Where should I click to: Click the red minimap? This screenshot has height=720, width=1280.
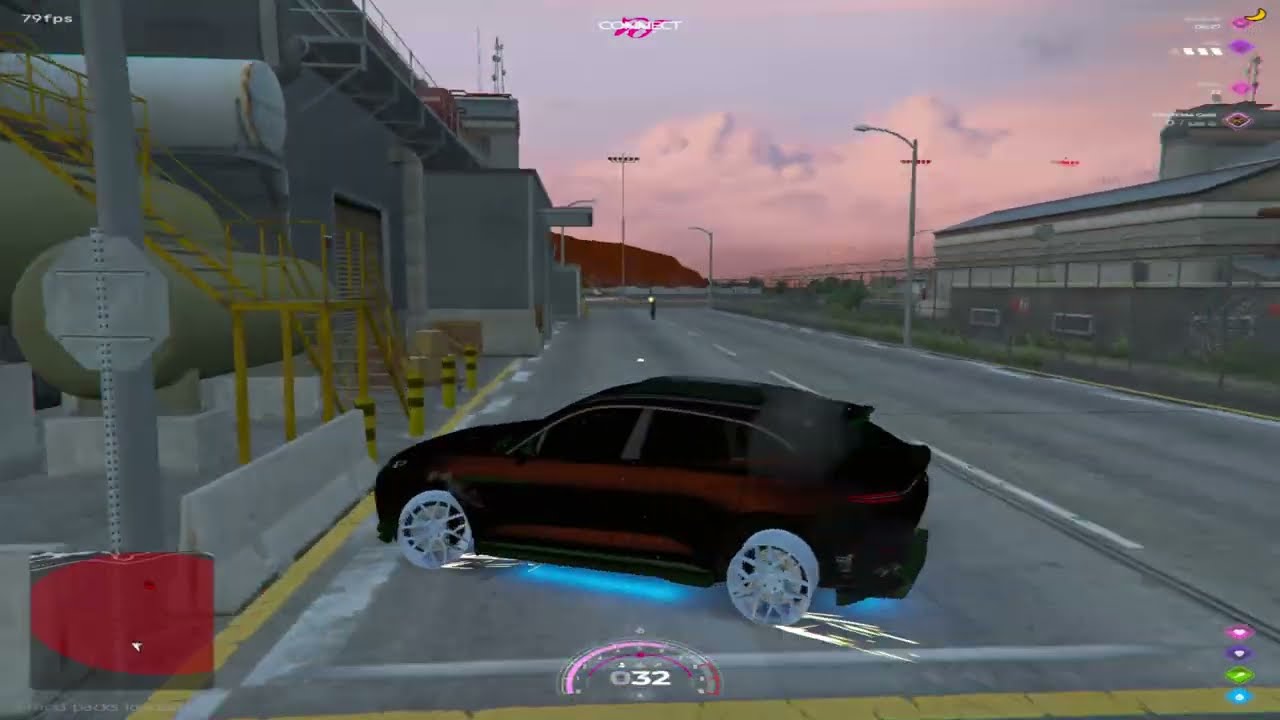(121, 613)
